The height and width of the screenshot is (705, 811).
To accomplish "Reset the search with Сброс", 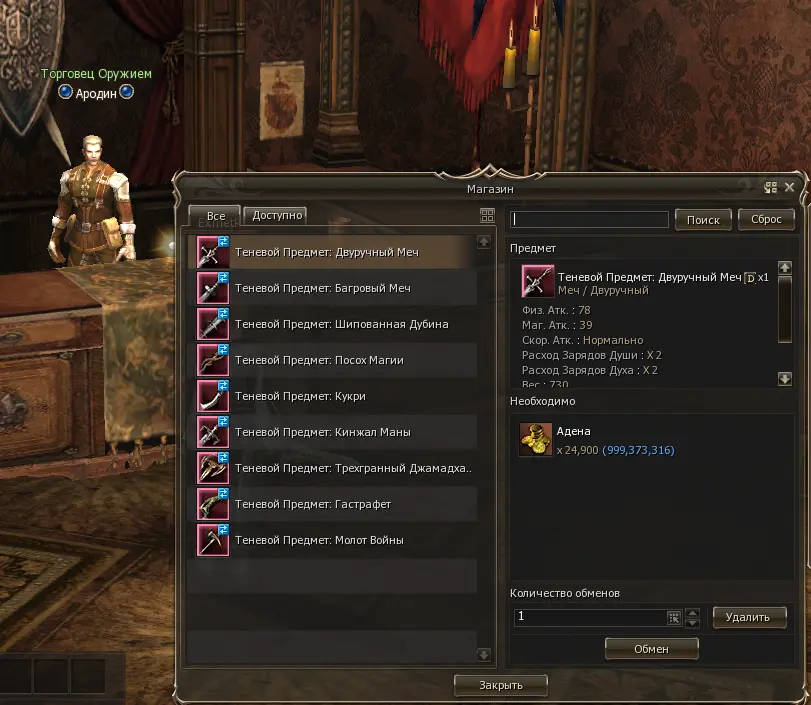I will 766,220.
